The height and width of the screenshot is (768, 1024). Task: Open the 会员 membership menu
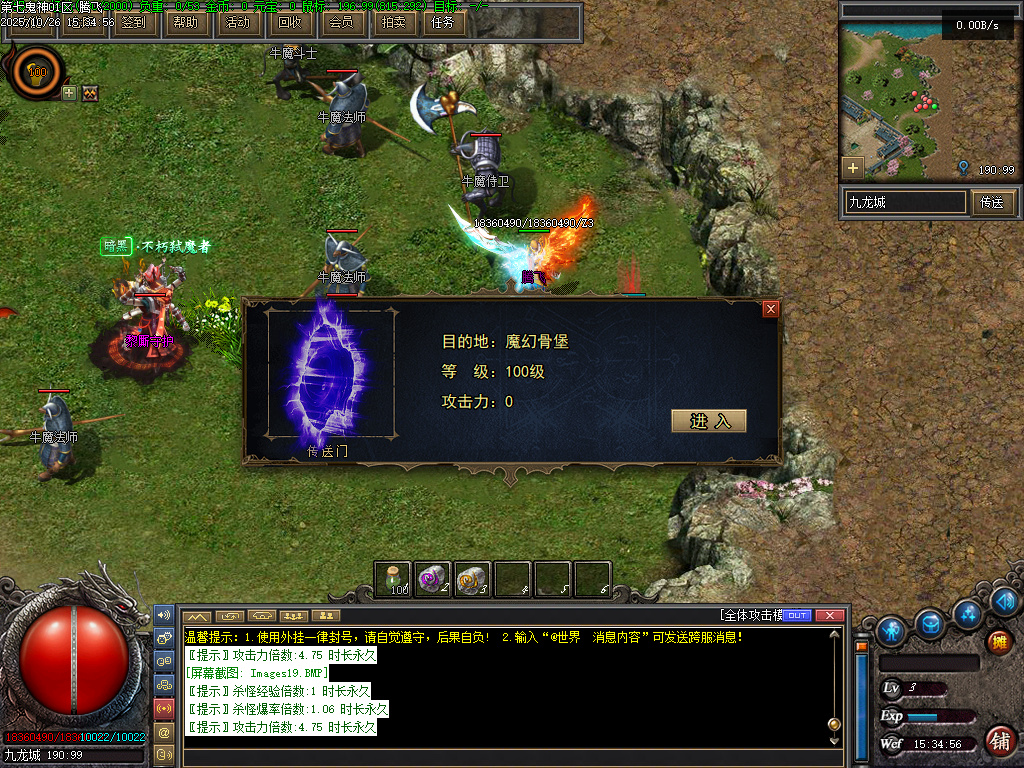tap(341, 22)
